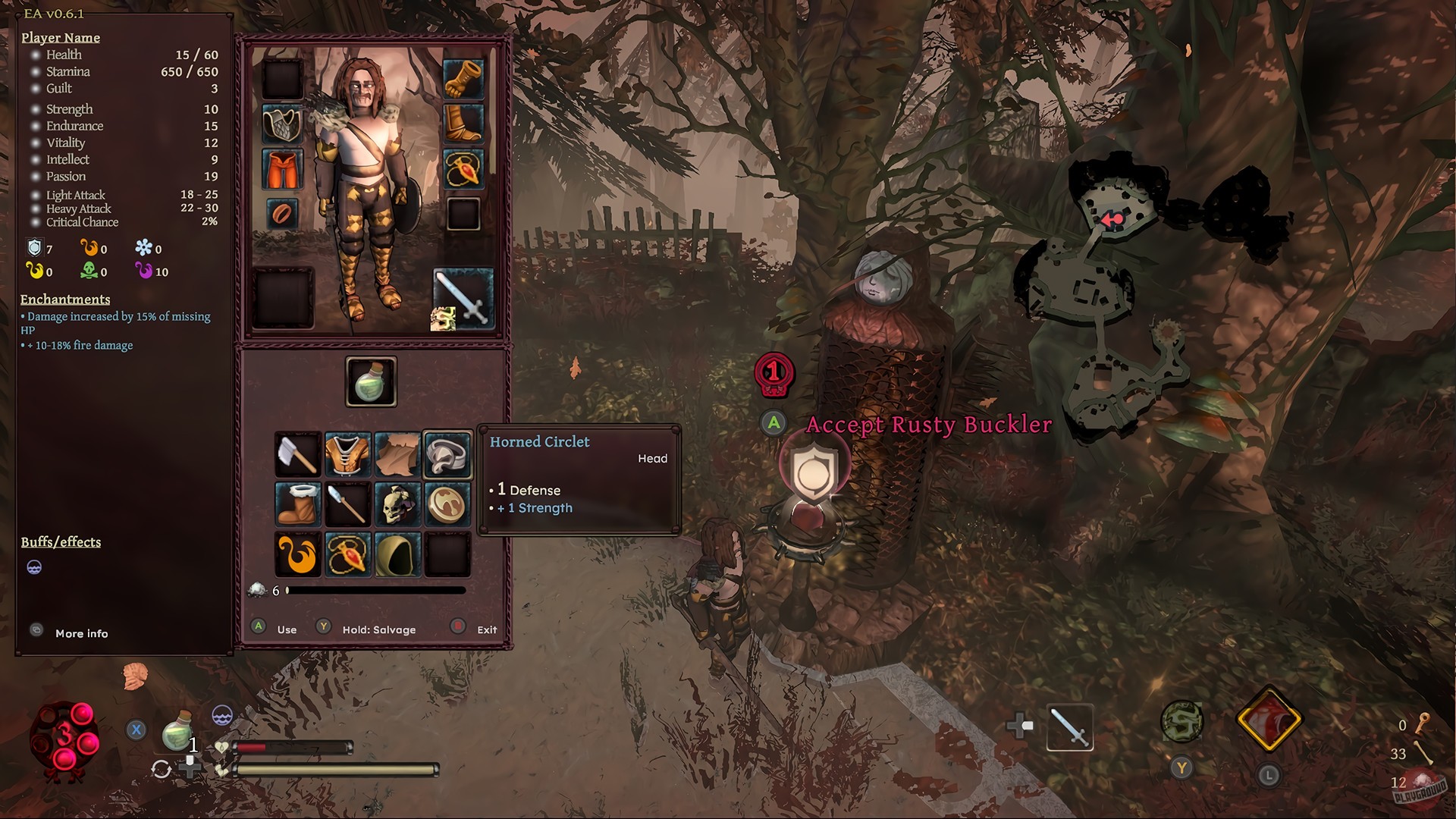Click the amulet with red gem

coord(347,554)
